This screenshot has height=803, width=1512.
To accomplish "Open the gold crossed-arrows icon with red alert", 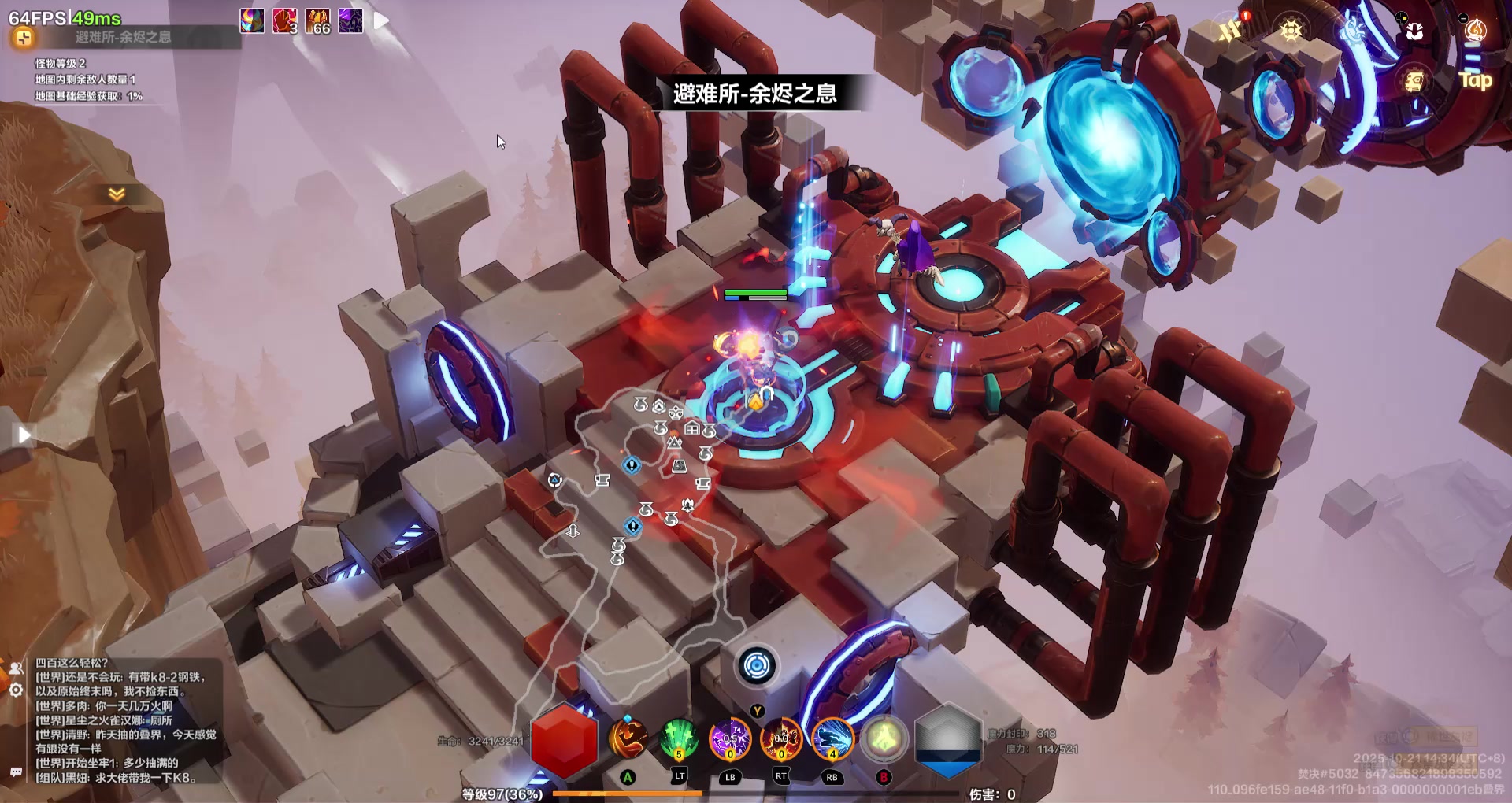I will point(1230,30).
